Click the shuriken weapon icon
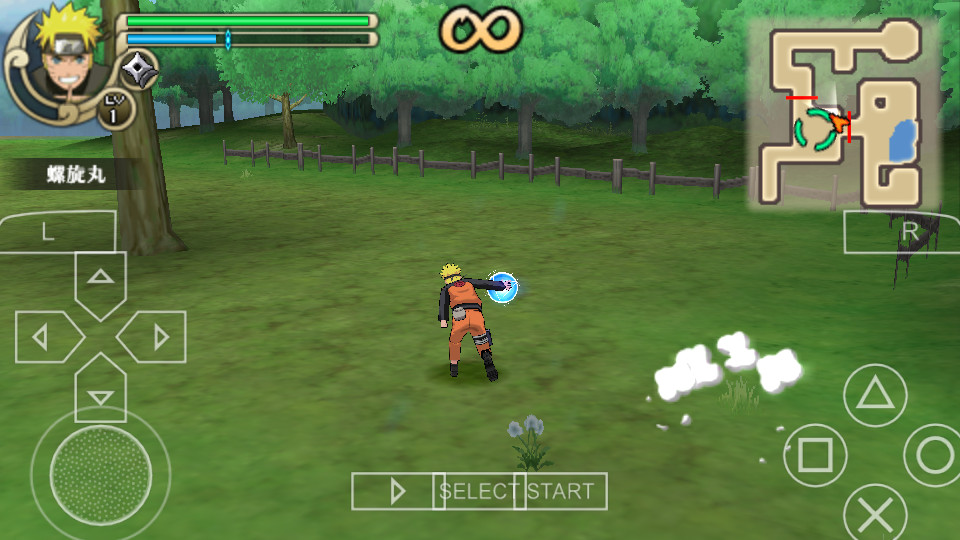The width and height of the screenshot is (960, 540). [x=138, y=70]
